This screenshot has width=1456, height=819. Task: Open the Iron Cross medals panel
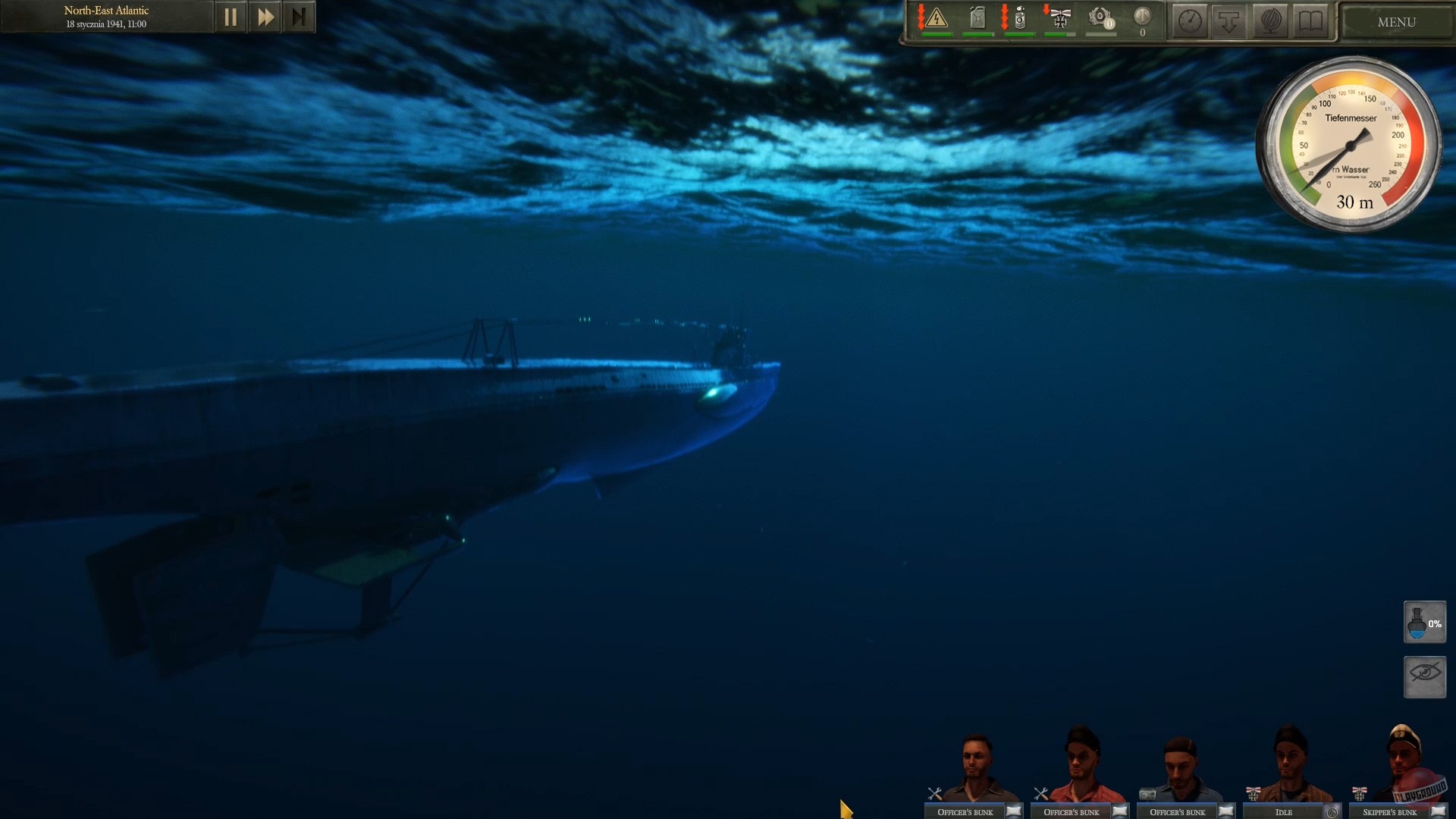tap(1062, 19)
